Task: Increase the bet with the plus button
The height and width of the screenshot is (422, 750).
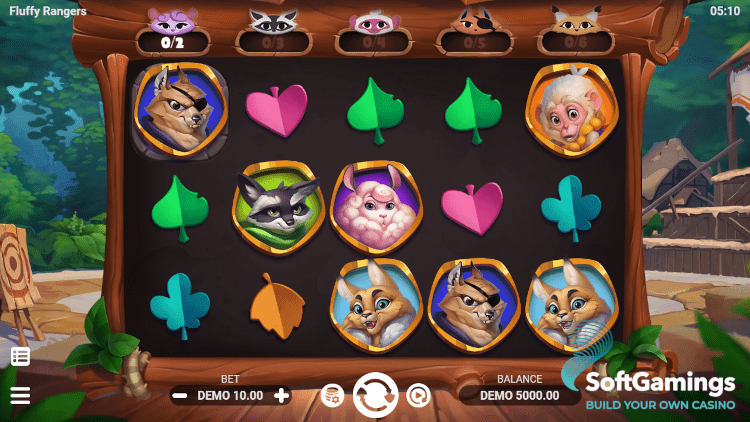Action: click(282, 395)
